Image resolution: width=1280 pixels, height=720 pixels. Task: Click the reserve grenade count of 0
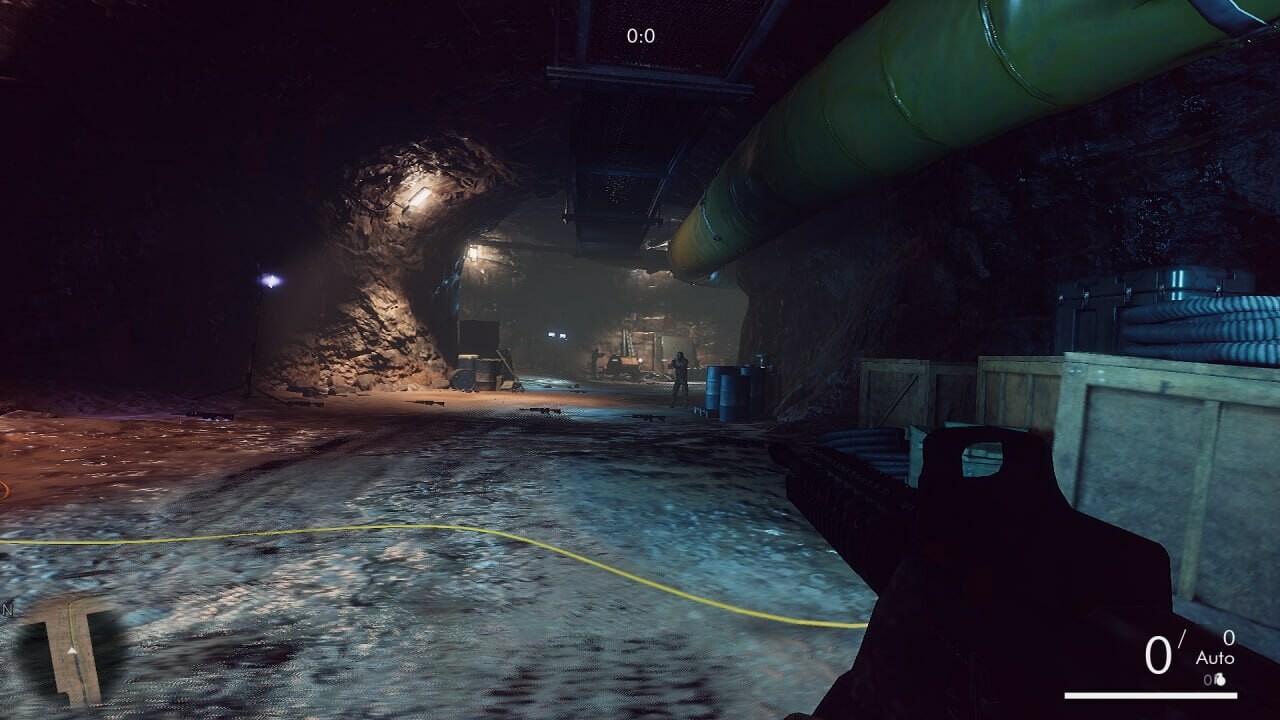pyautogui.click(x=1208, y=679)
